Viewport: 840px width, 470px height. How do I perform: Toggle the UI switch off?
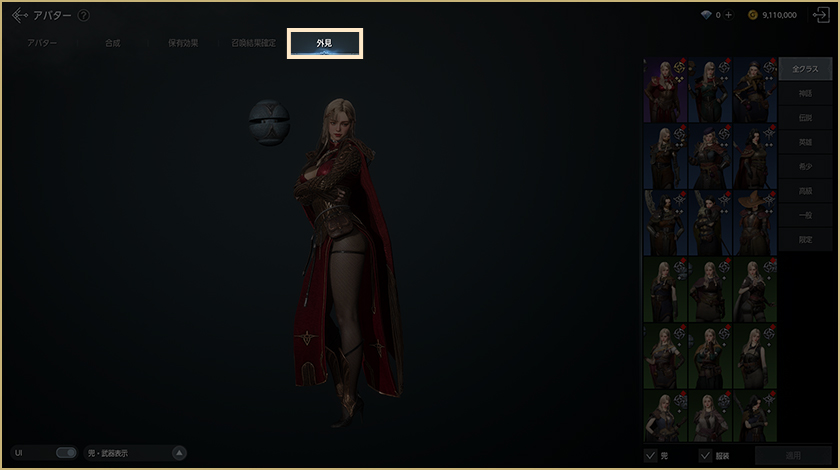click(66, 453)
